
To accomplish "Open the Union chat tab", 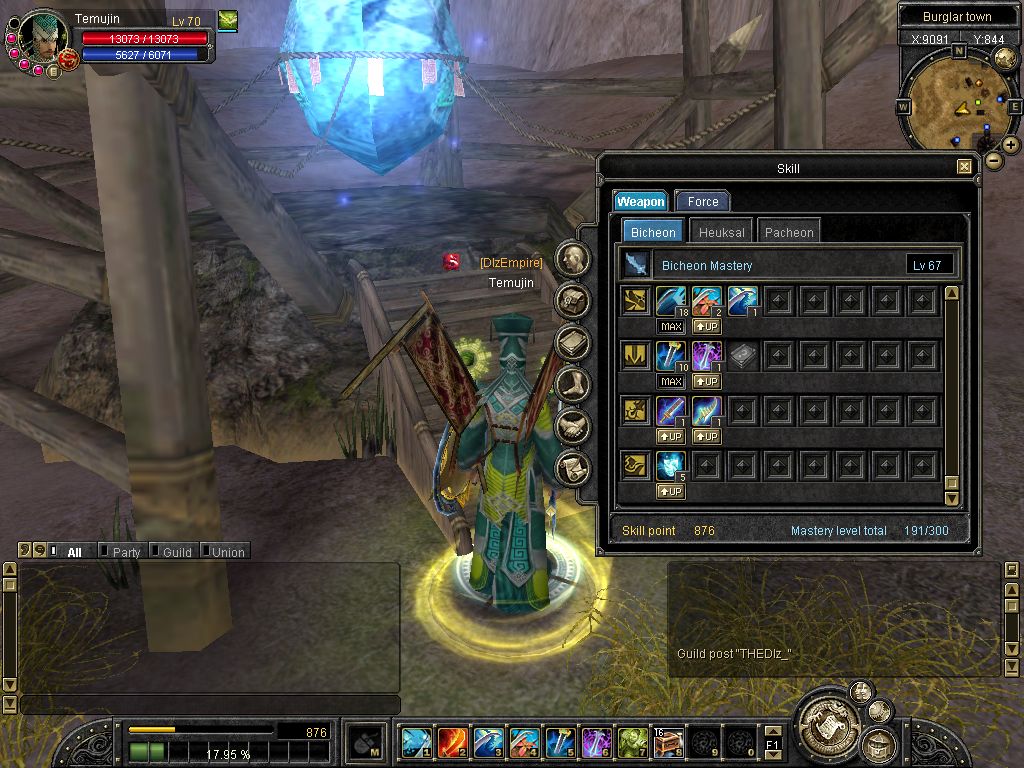I will [x=228, y=552].
